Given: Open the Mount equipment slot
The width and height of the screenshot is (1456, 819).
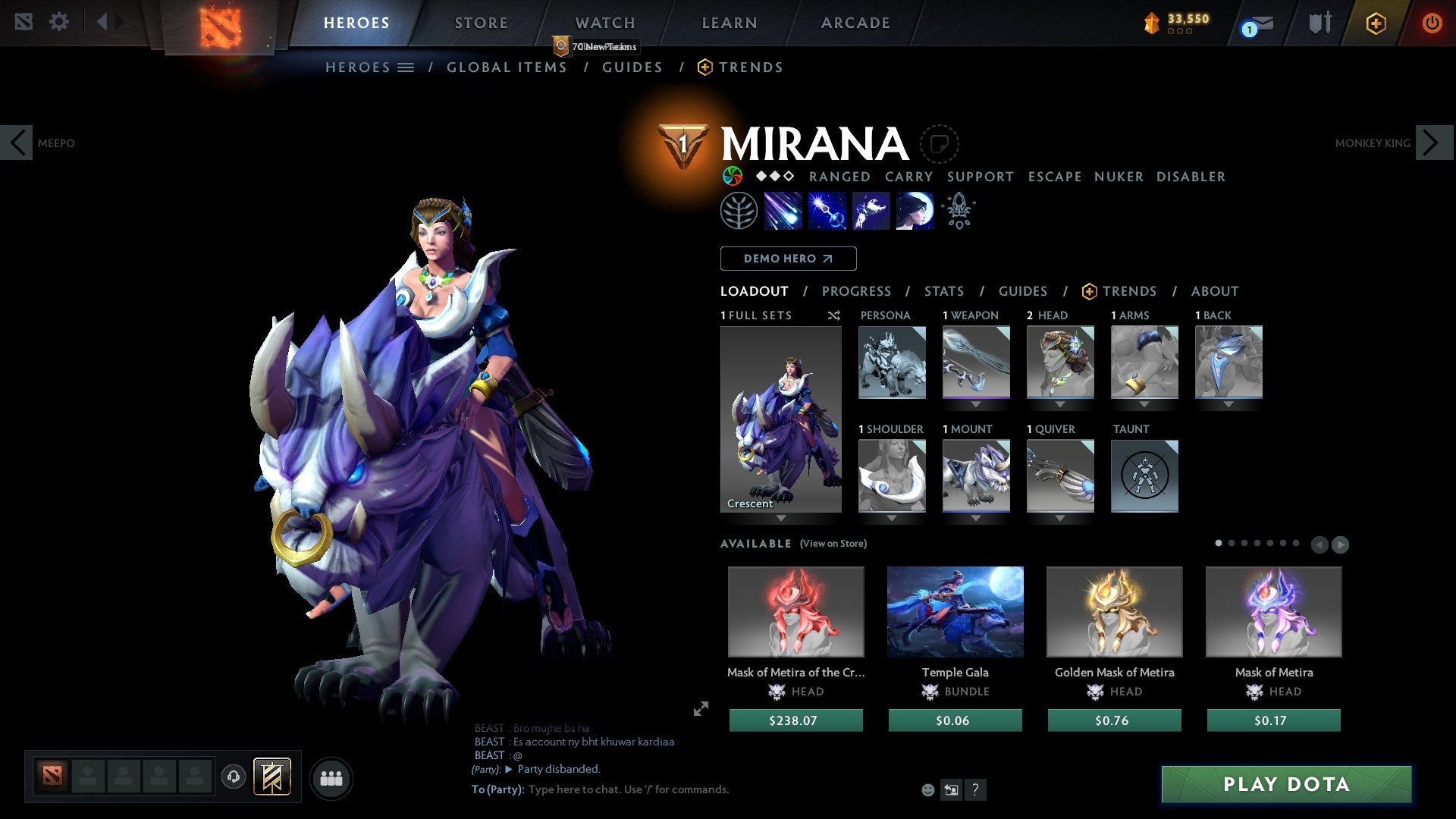Looking at the screenshot, I should 975,475.
